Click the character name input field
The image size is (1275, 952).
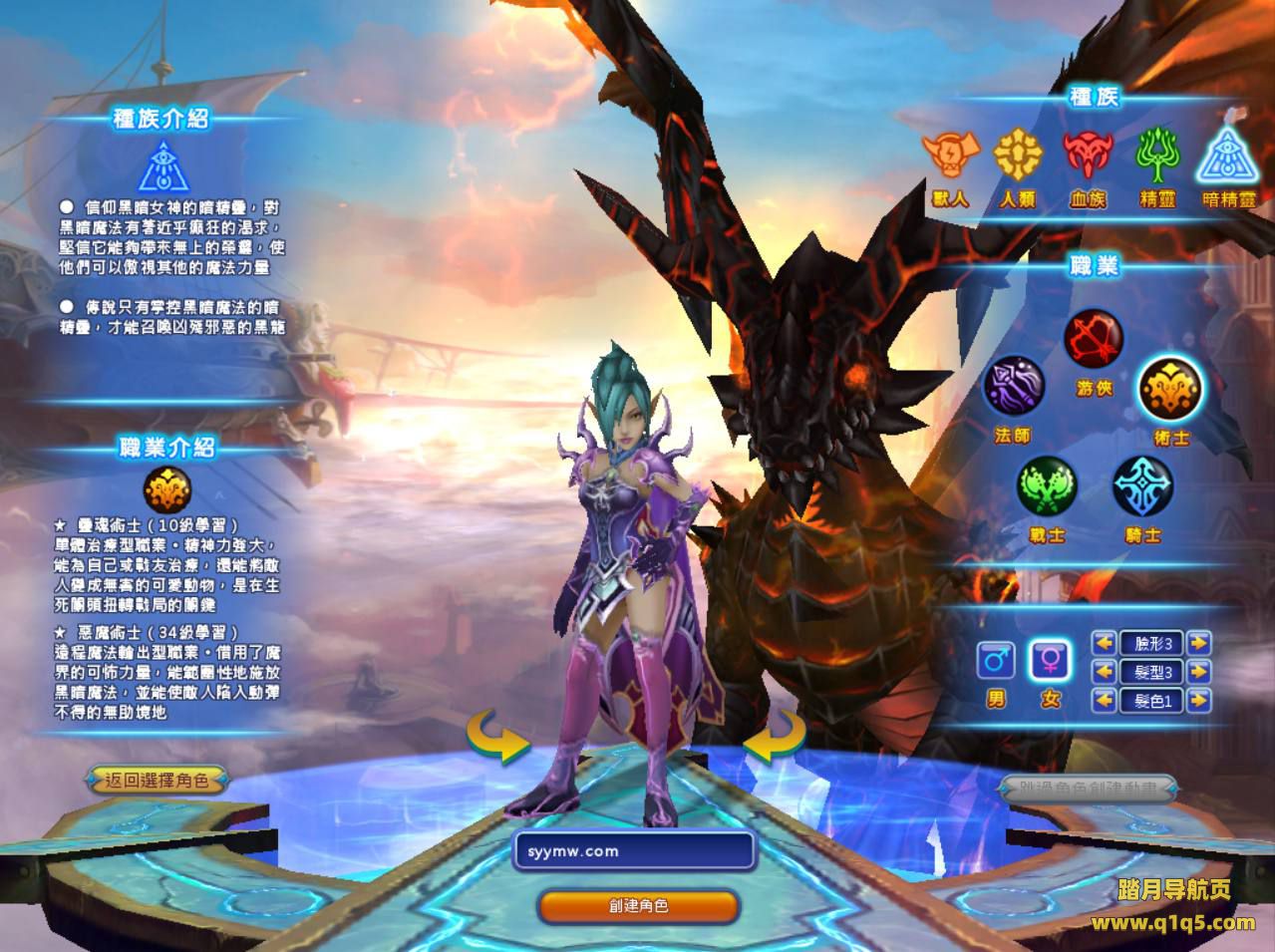pyautogui.click(x=634, y=851)
